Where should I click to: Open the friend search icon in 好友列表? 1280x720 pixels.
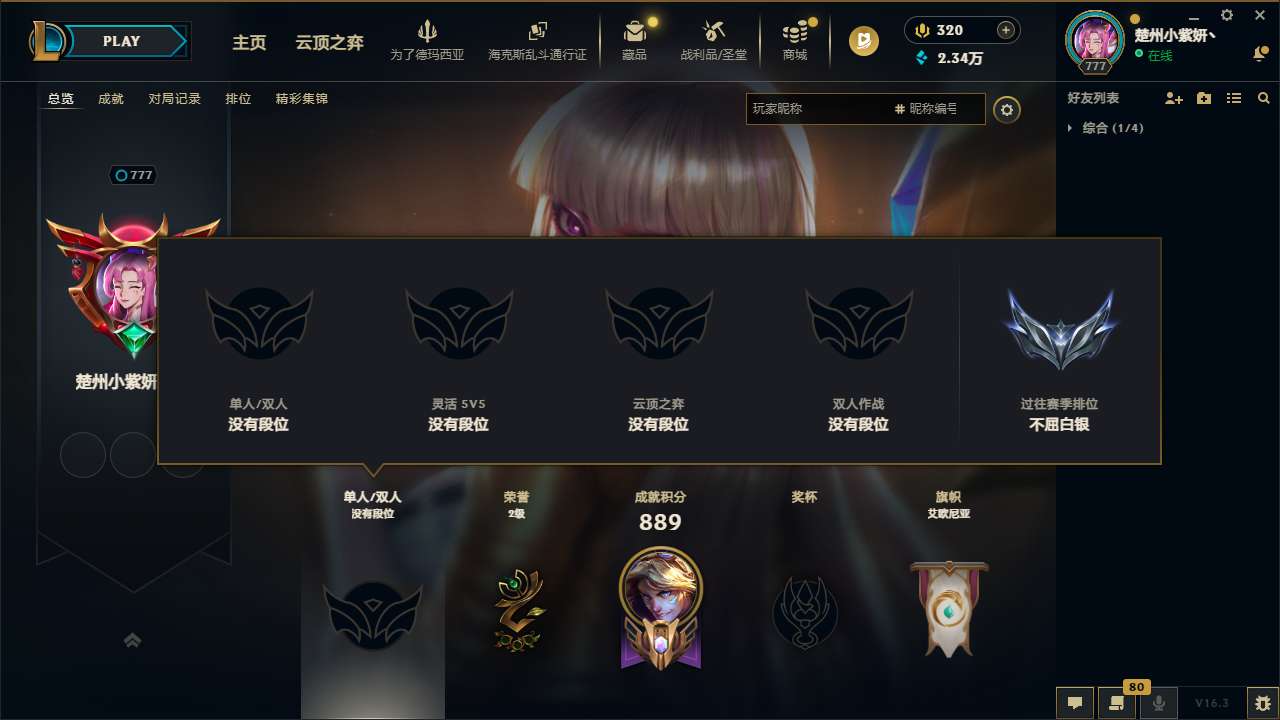(1263, 98)
